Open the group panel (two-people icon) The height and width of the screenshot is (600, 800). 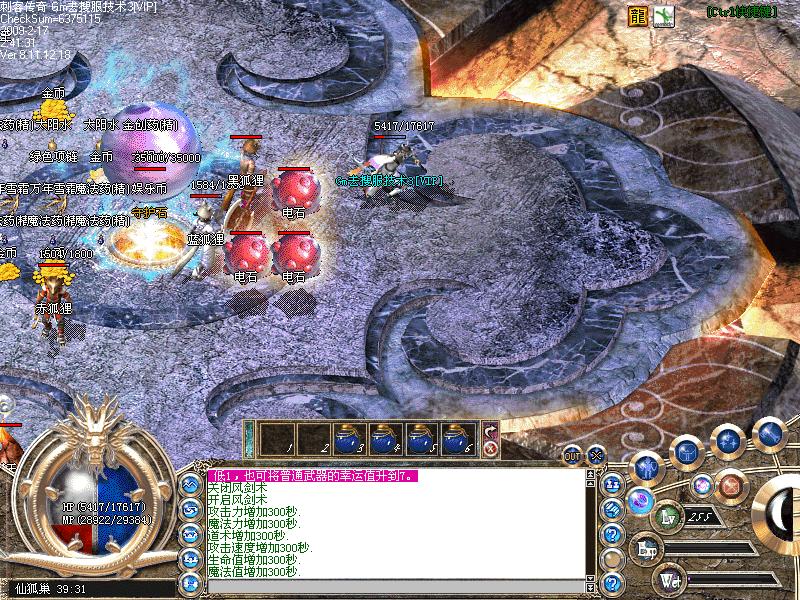coord(613,484)
